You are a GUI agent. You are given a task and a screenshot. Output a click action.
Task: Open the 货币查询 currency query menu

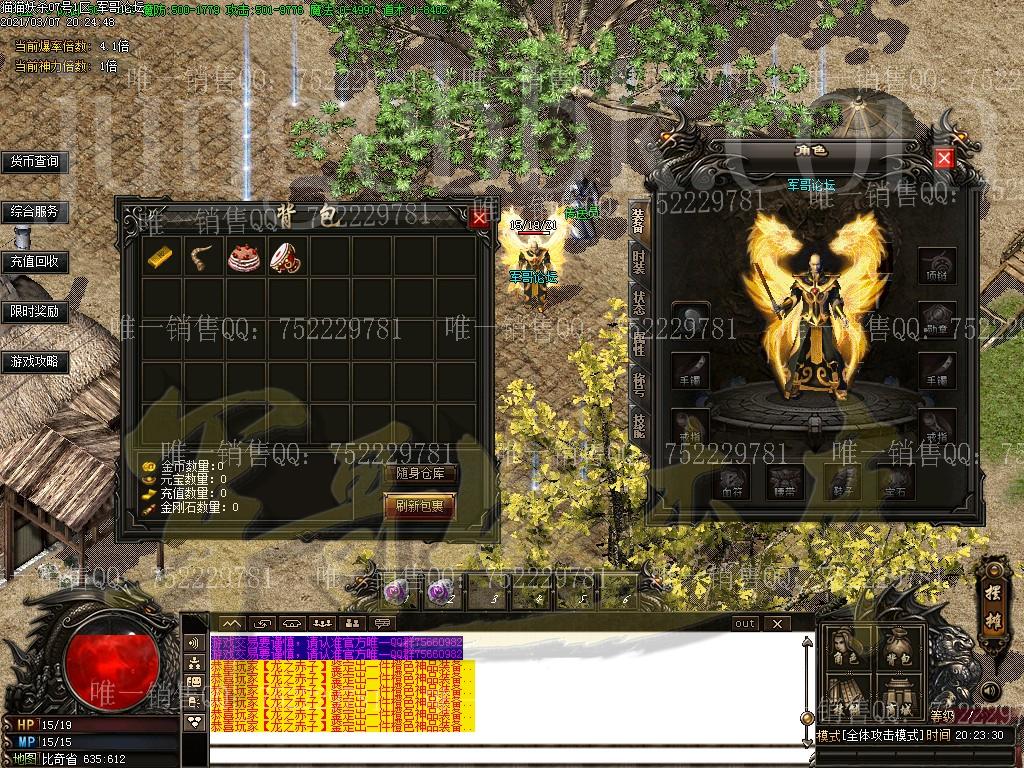tap(35, 161)
